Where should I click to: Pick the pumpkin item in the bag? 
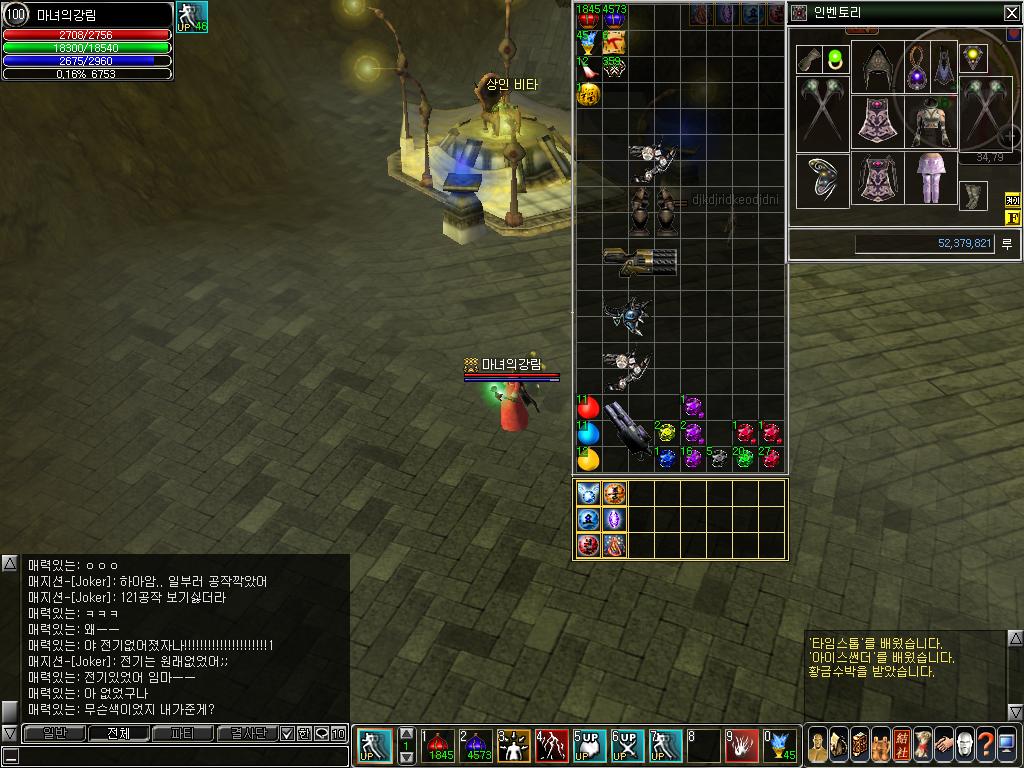click(x=588, y=95)
